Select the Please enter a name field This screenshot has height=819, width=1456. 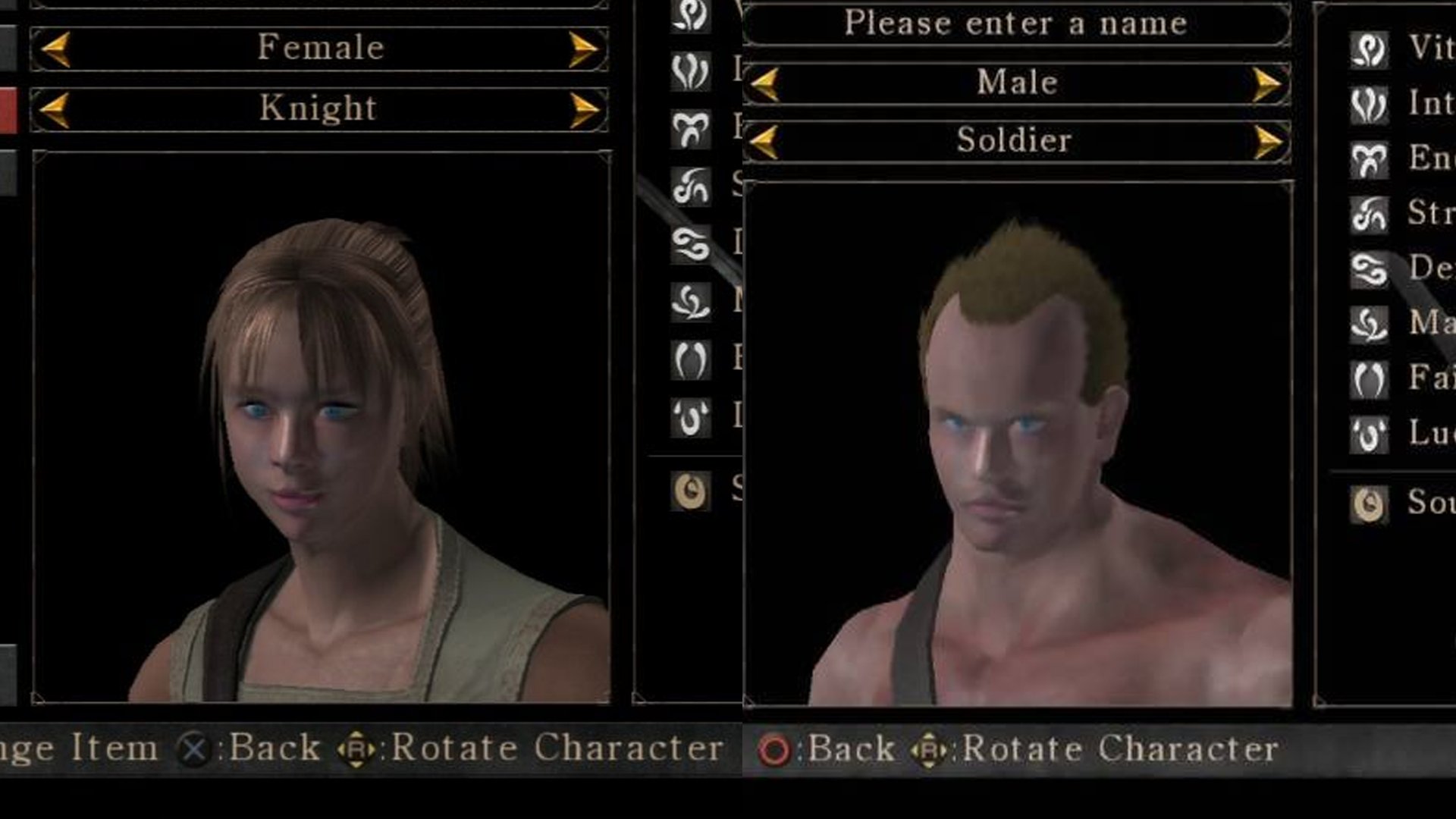click(x=1016, y=23)
